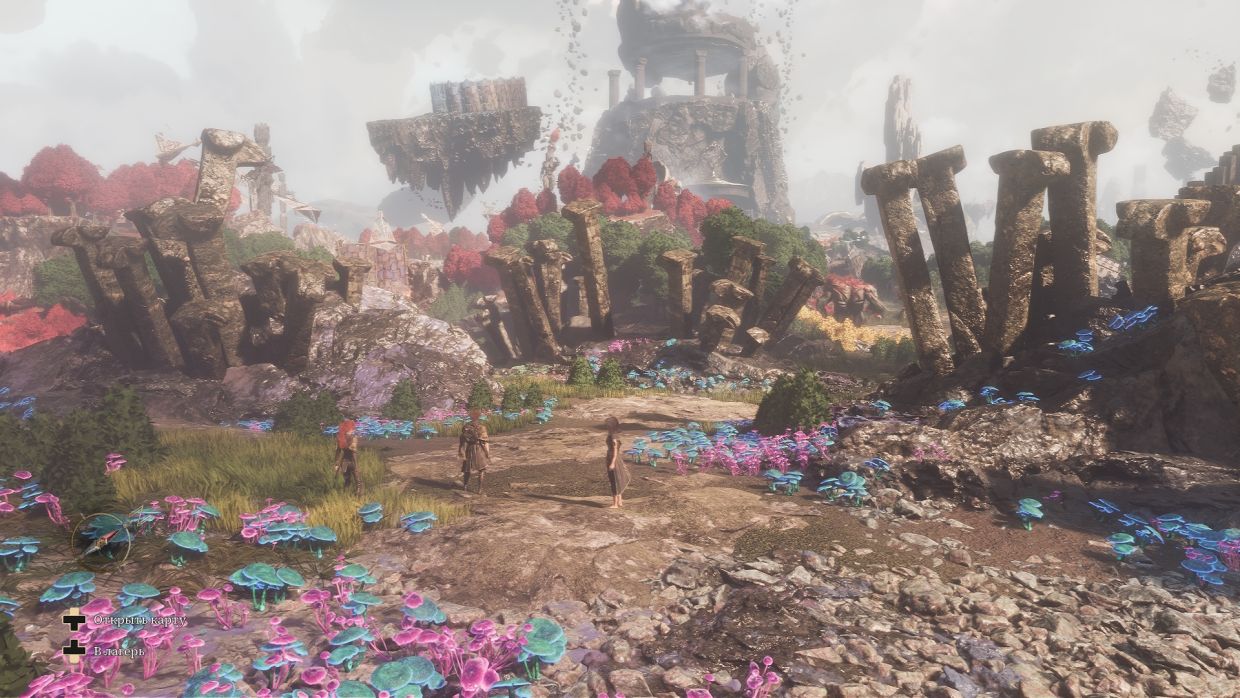Viewport: 1240px width, 698px height.
Task: Click the compass icon on the HUD
Action: point(101,540)
